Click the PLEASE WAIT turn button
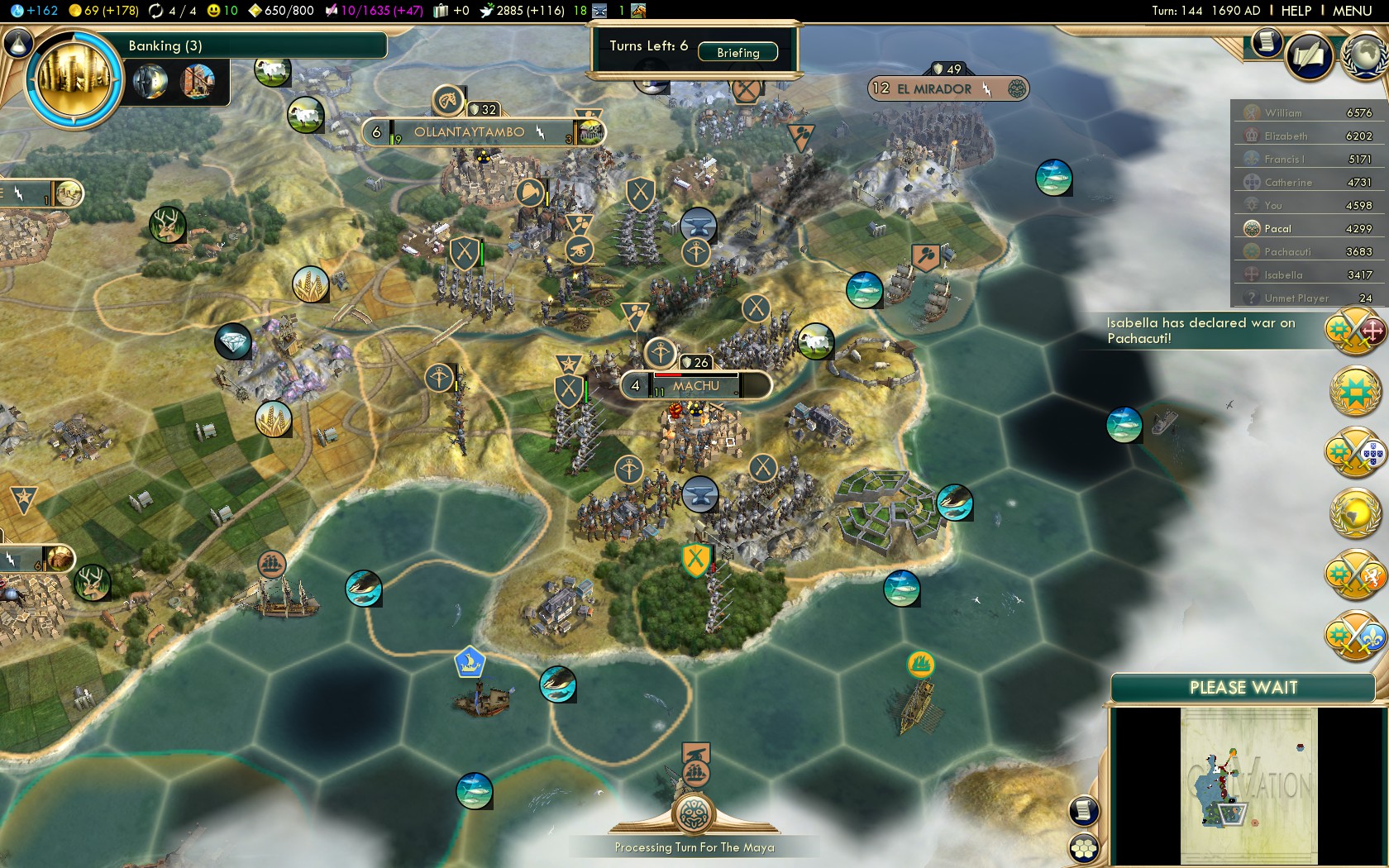The image size is (1389, 868). coord(1243,688)
